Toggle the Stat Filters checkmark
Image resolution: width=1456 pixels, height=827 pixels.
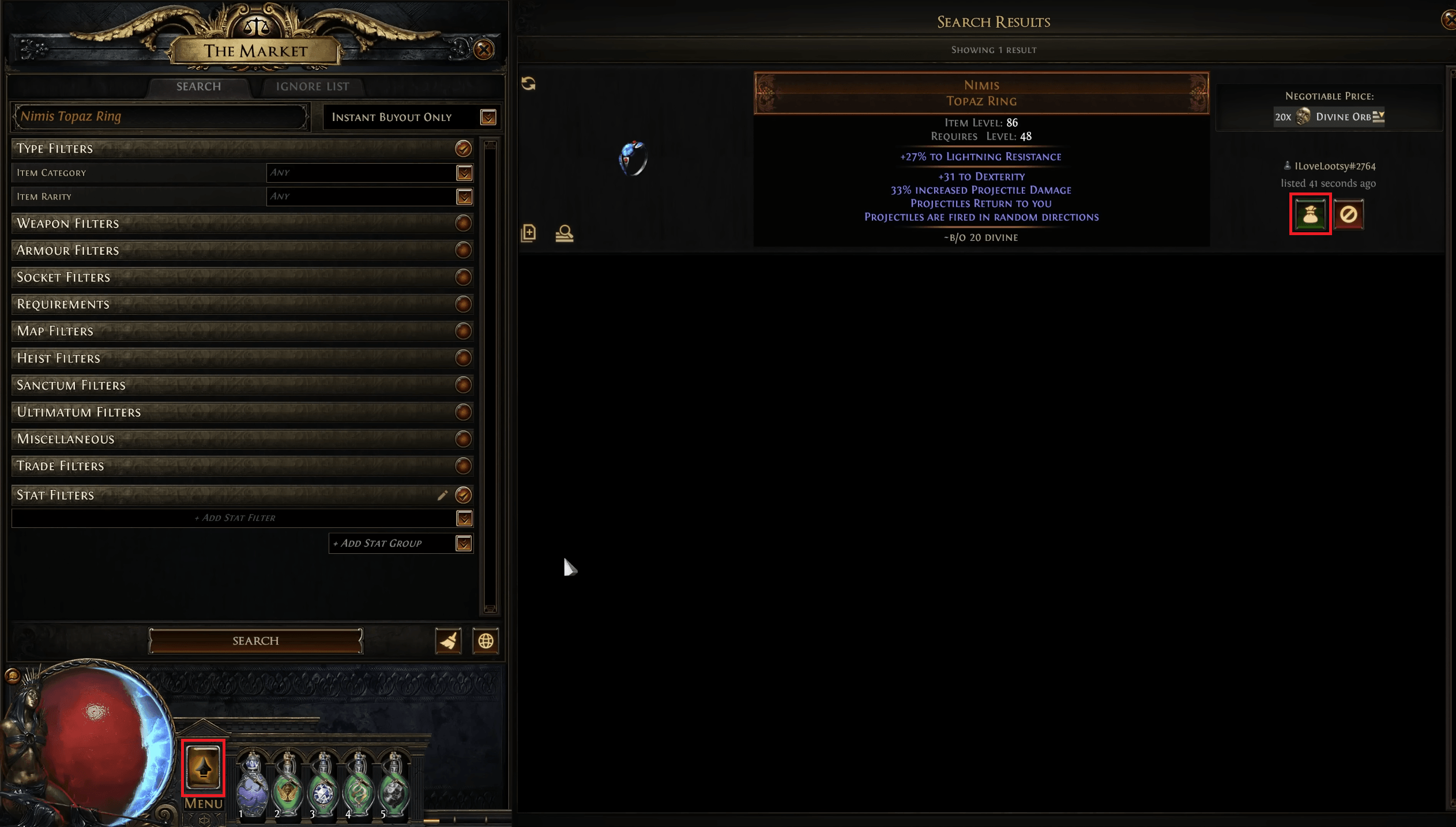click(463, 494)
